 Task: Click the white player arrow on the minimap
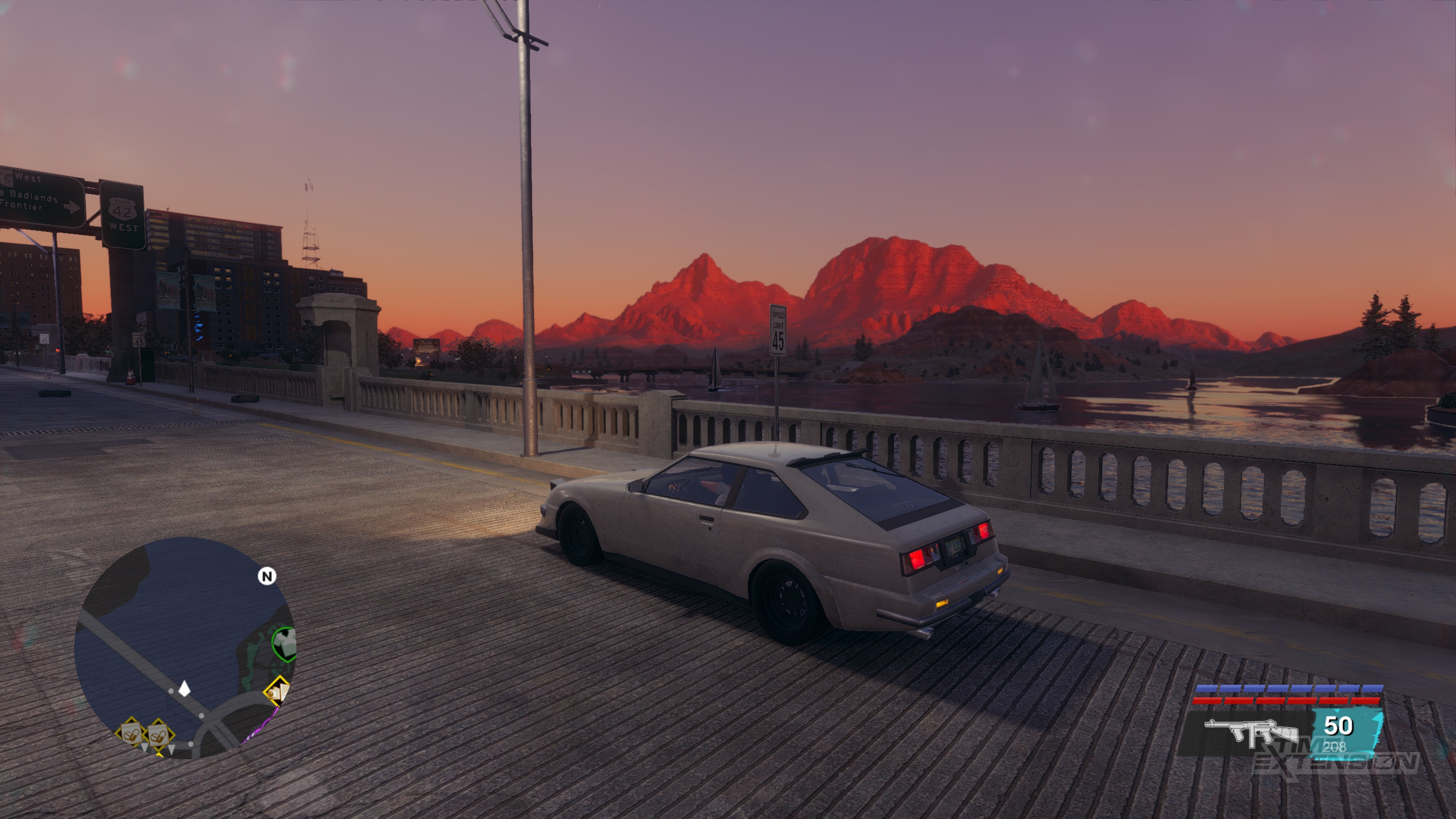coord(185,689)
